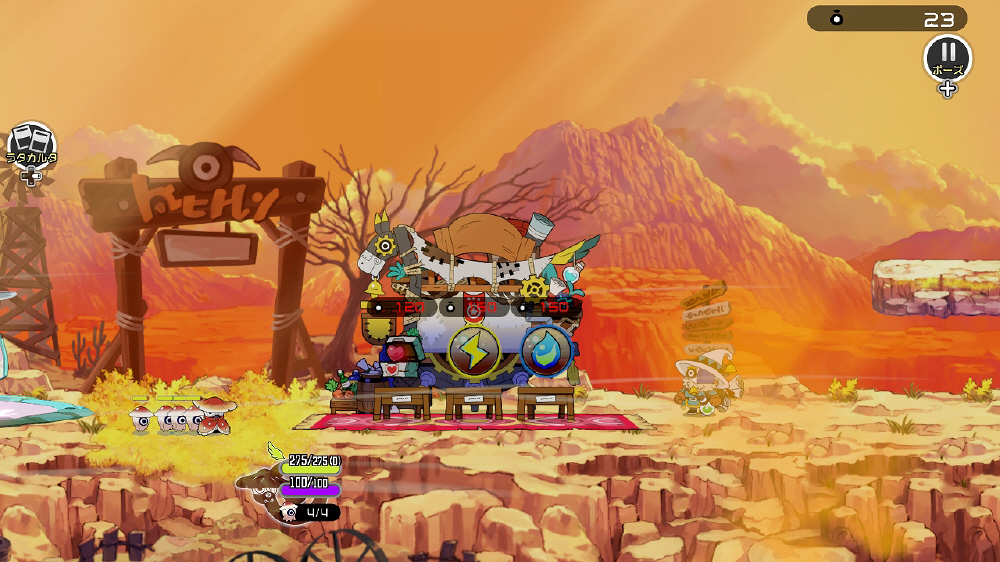
Task: Choose the water drop orb shop item
Action: click(x=546, y=350)
